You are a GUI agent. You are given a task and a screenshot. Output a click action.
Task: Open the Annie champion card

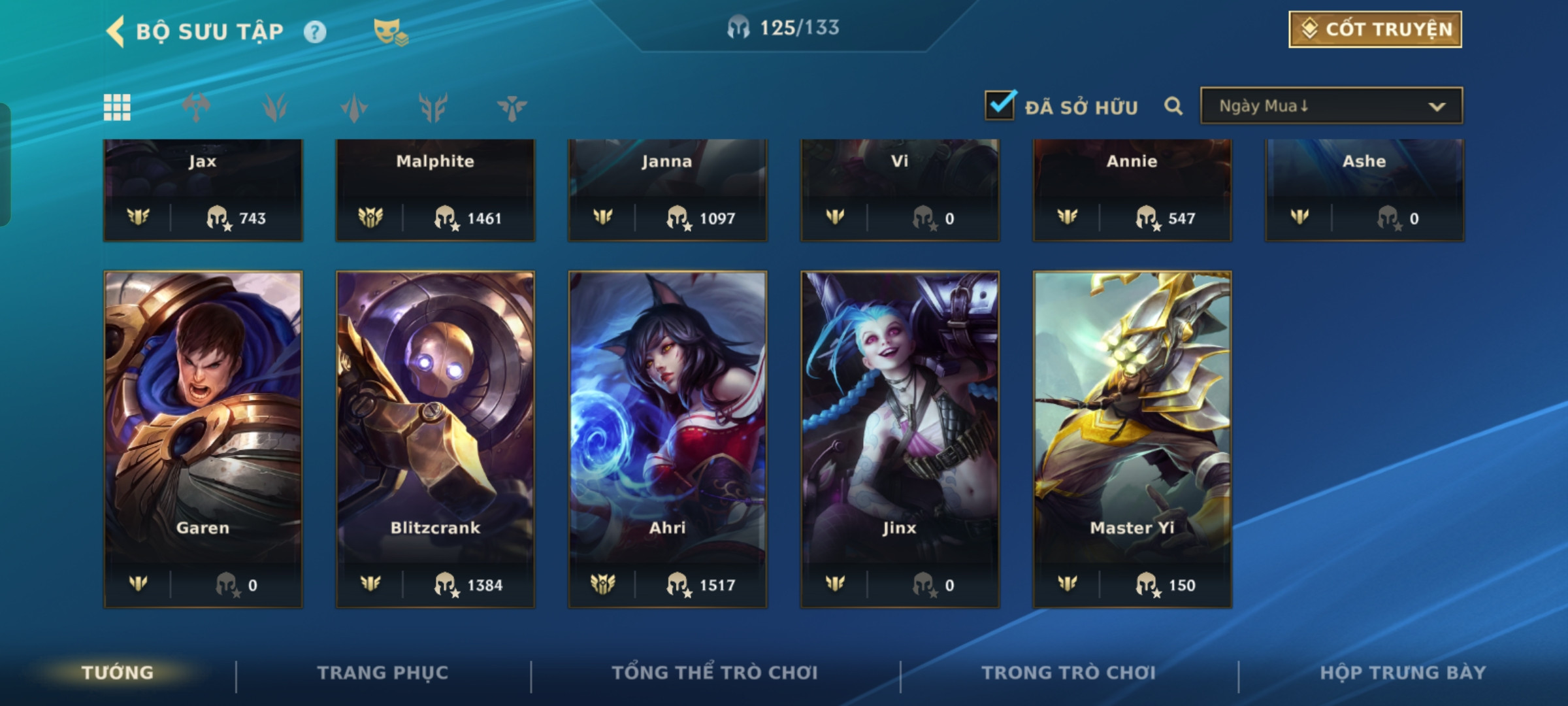[x=1132, y=190]
